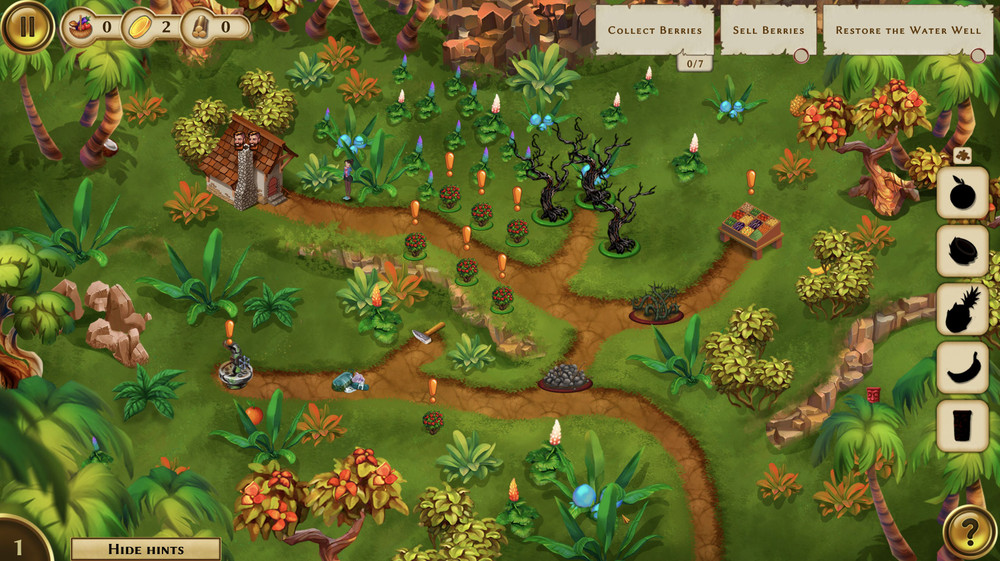Pause the game with the round button
1000x561 pixels.
[27, 27]
